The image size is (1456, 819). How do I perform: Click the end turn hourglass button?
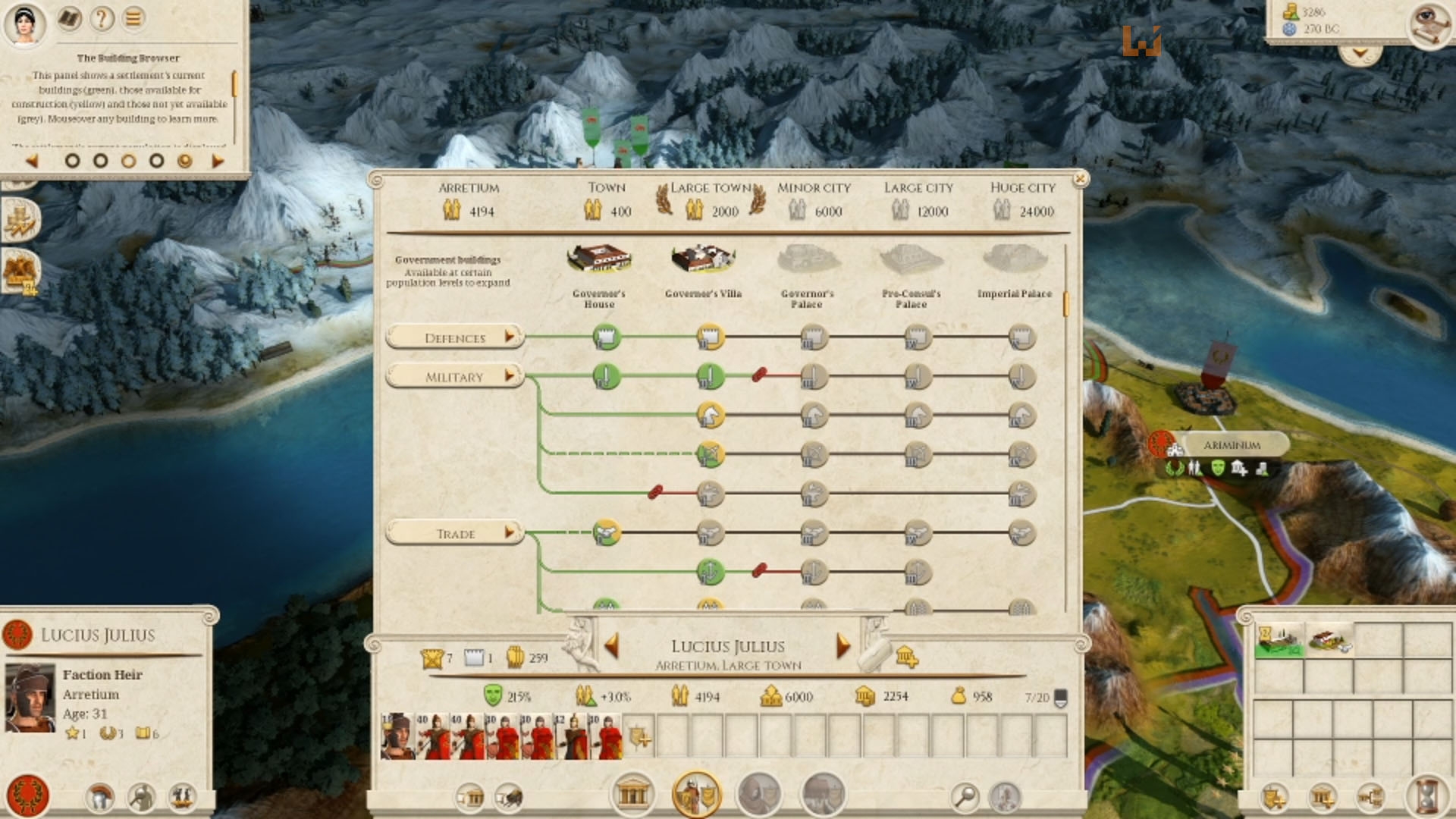[x=1426, y=796]
